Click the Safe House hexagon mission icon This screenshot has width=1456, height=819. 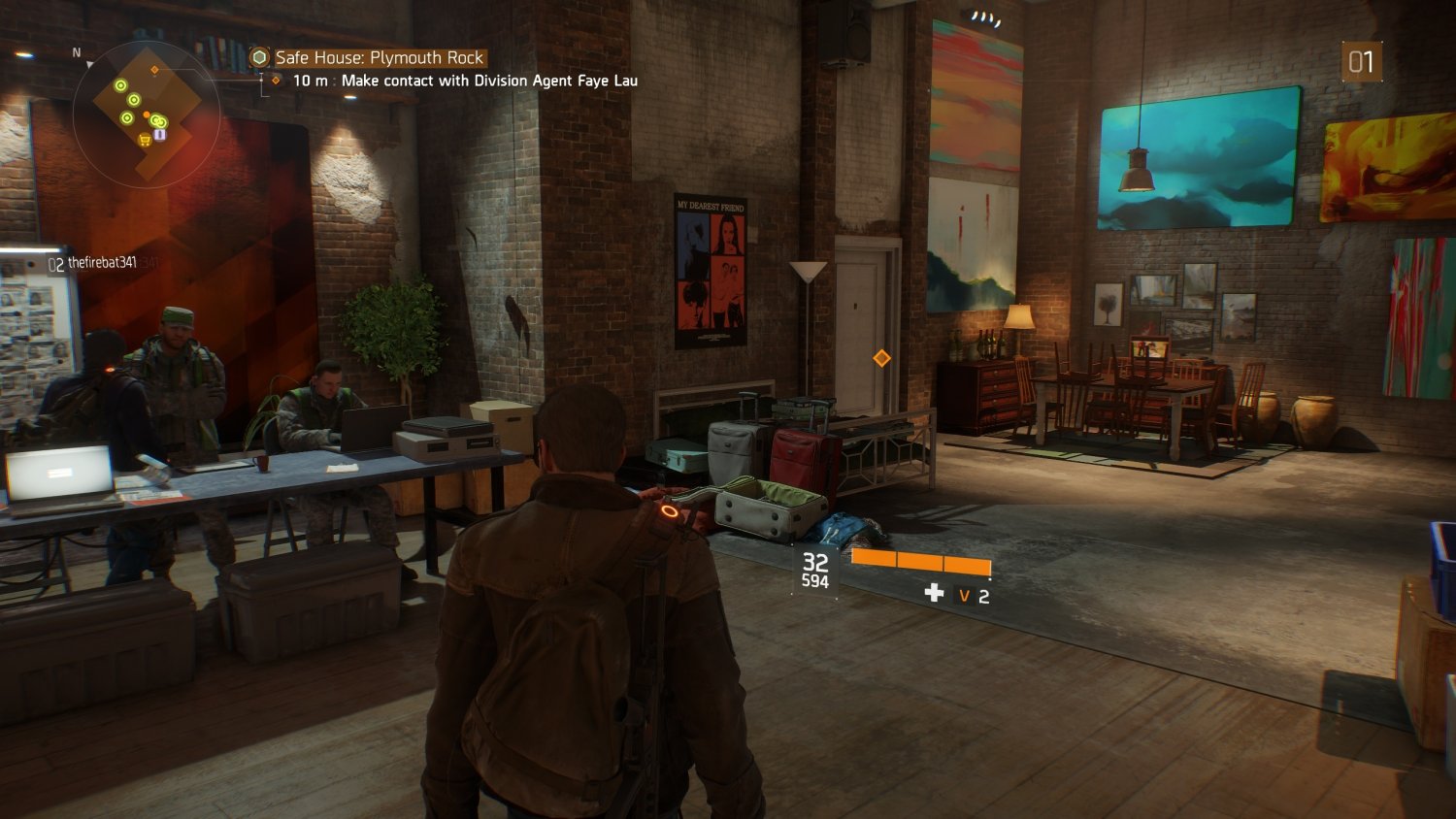[259, 57]
